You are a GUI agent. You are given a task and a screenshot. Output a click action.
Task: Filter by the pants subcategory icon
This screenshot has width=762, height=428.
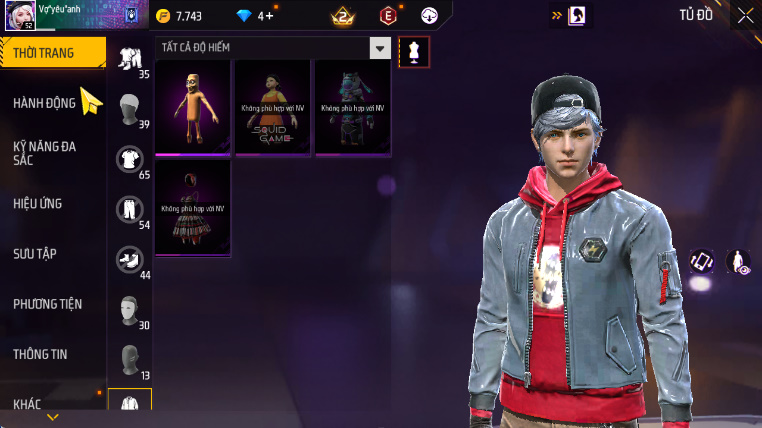click(x=129, y=209)
